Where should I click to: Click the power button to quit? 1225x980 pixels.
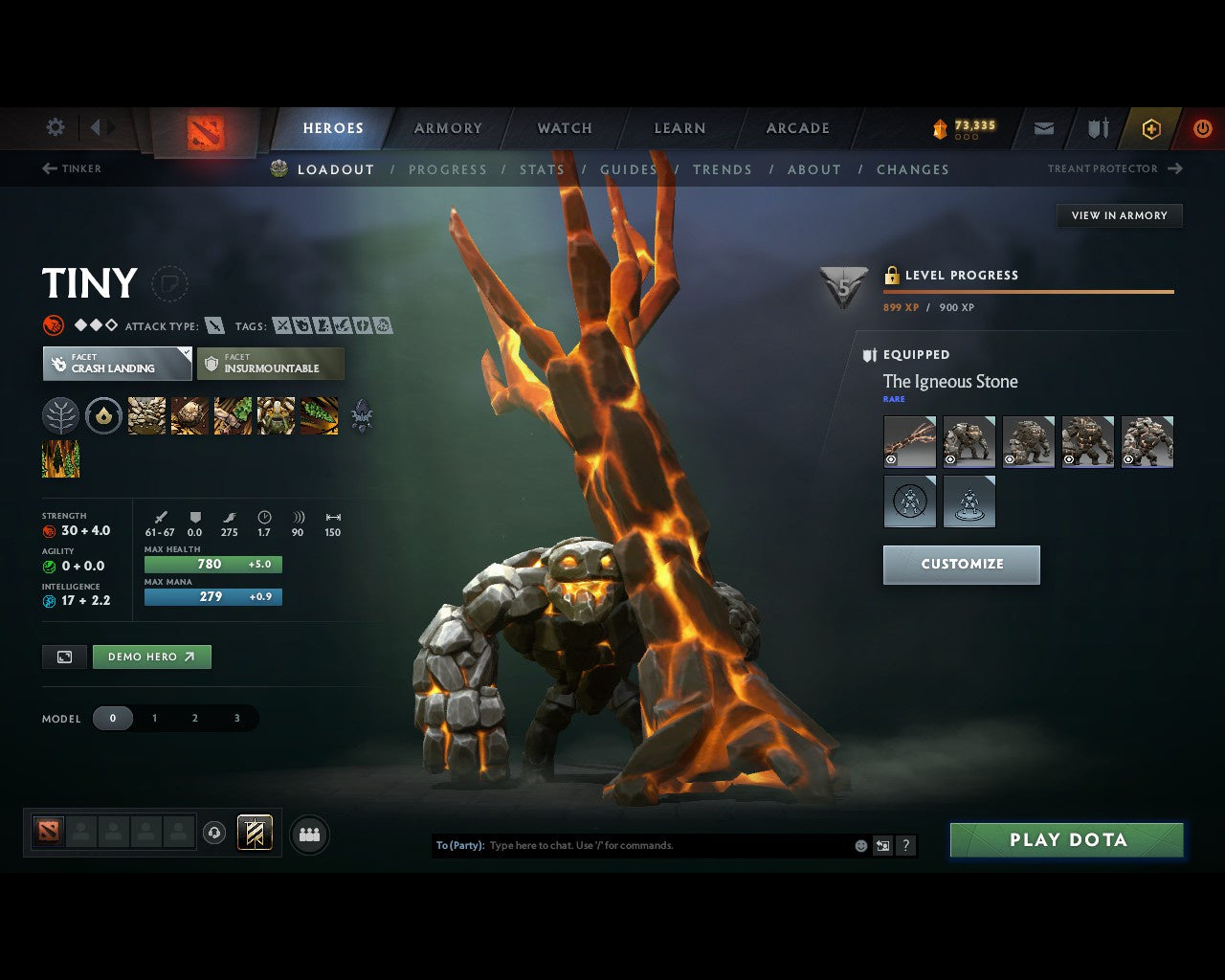[1203, 128]
